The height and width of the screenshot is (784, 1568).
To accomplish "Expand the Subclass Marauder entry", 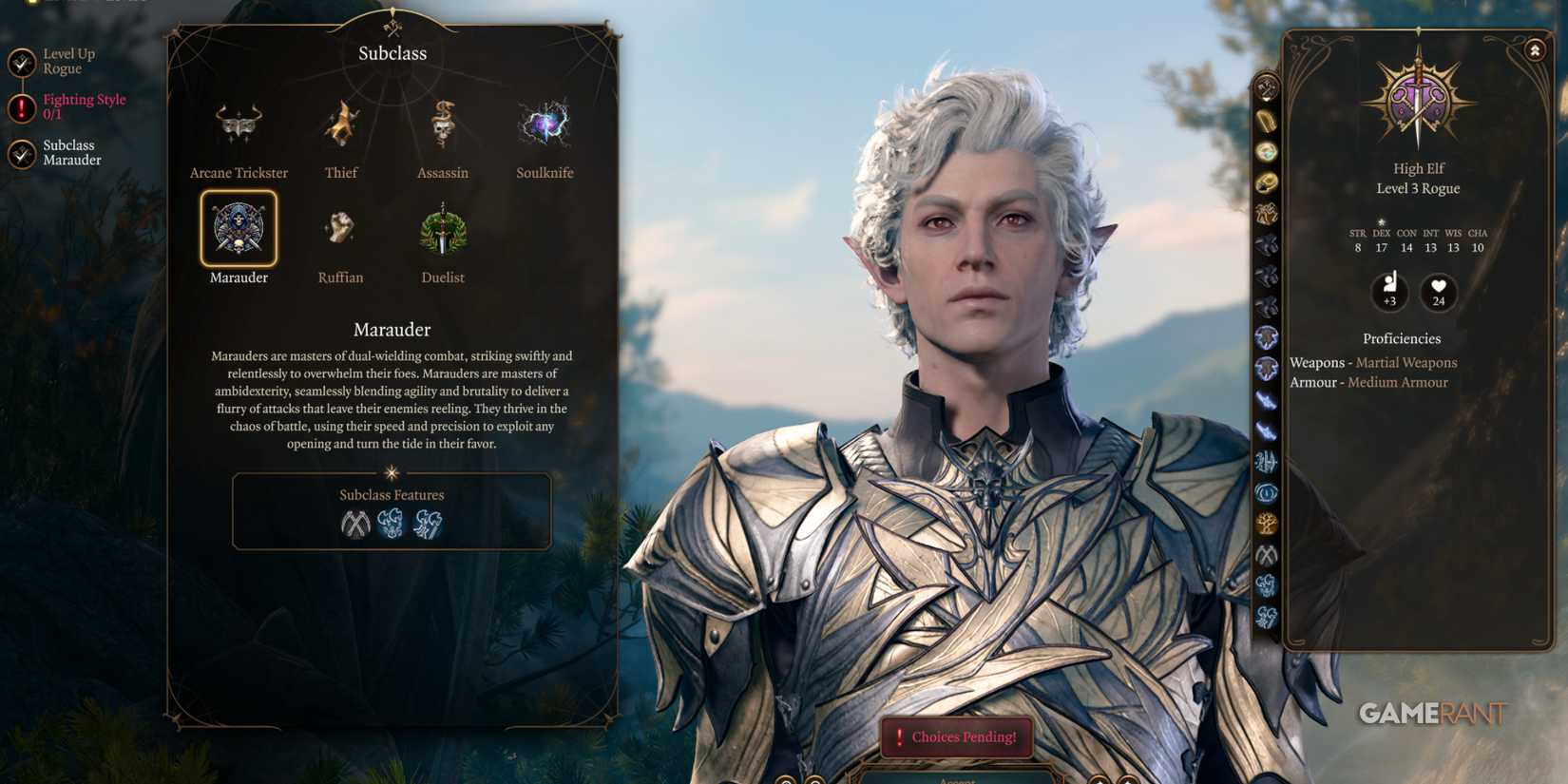I will point(70,152).
